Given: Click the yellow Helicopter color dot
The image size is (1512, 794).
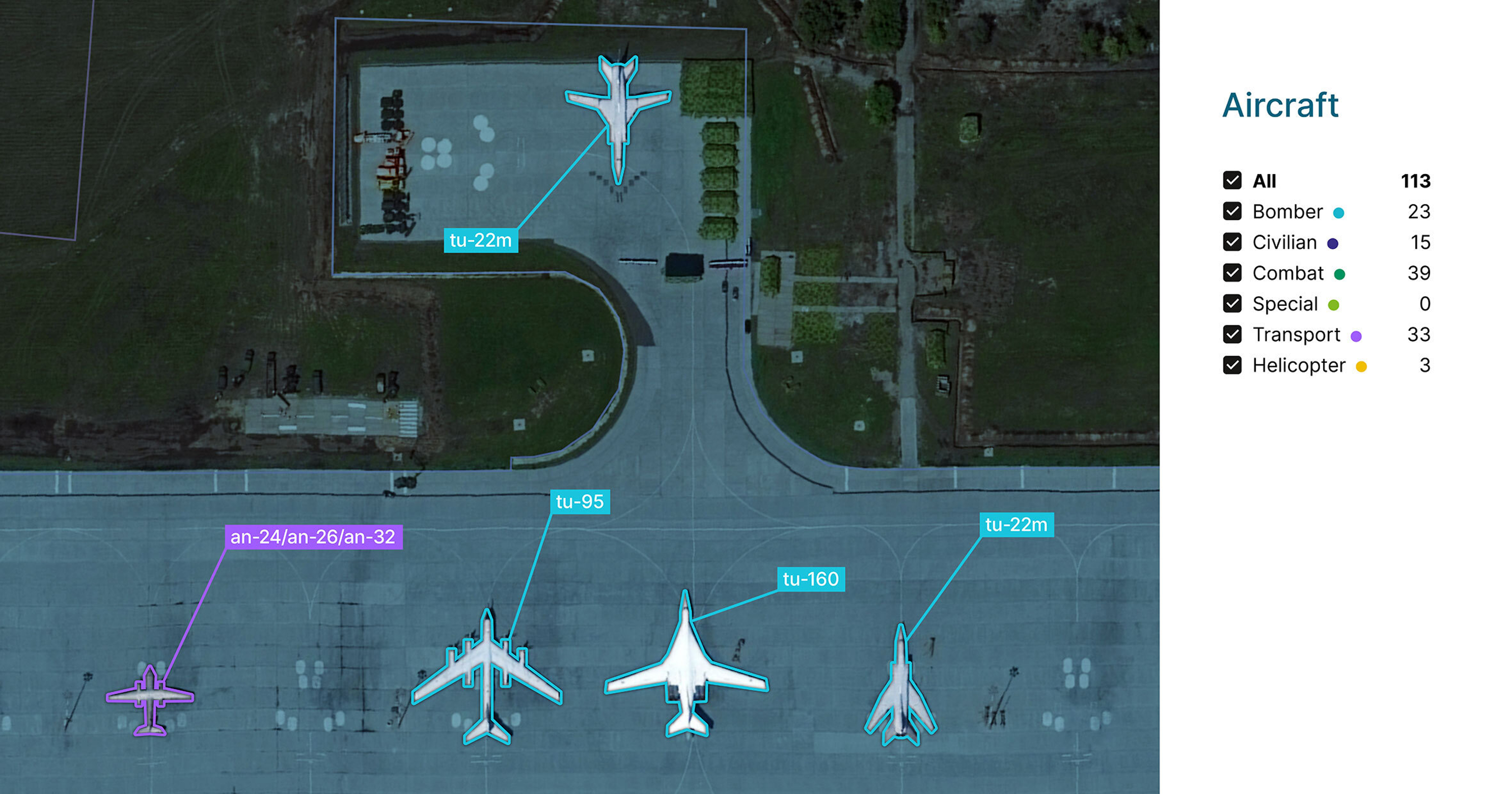Looking at the screenshot, I should (x=1362, y=366).
